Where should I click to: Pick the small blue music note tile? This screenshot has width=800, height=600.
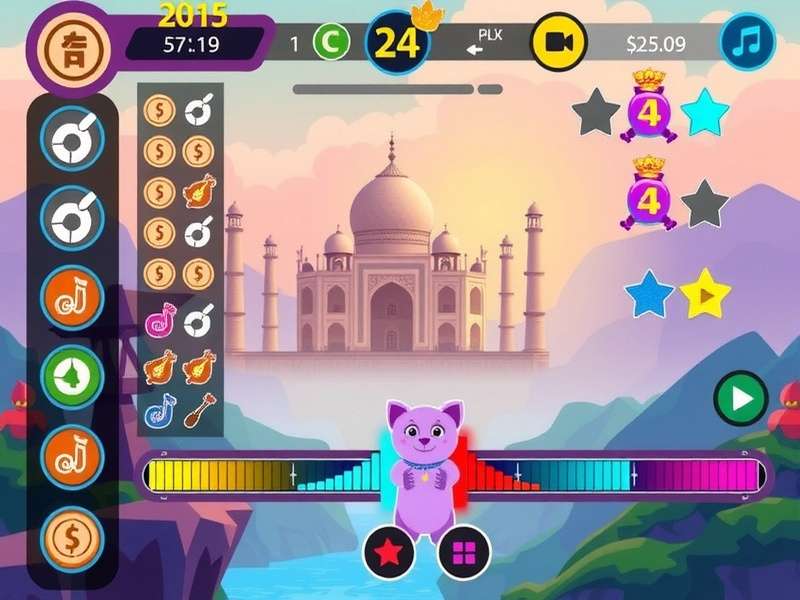tap(160, 408)
